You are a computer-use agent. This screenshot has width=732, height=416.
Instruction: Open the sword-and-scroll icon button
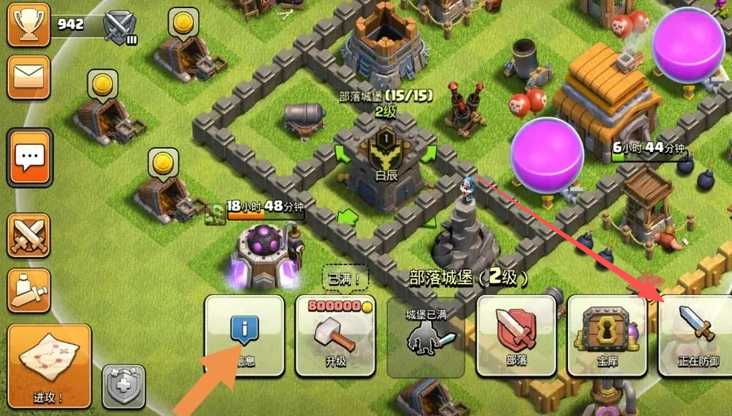point(29,290)
